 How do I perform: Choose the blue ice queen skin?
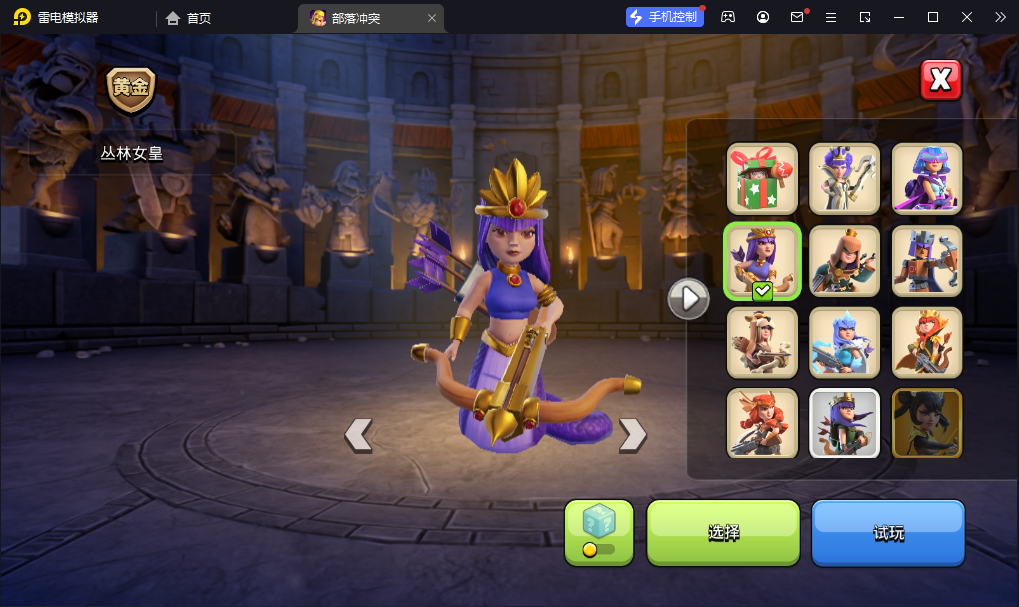coord(844,343)
